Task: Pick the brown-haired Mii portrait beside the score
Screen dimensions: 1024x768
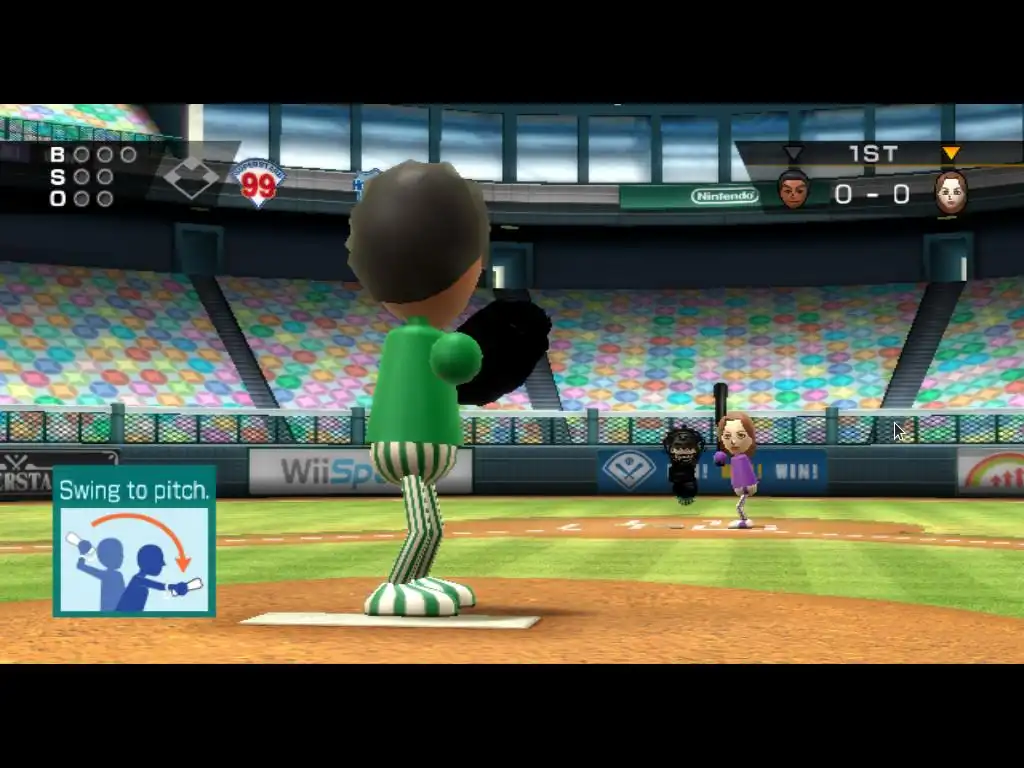Action: point(950,191)
